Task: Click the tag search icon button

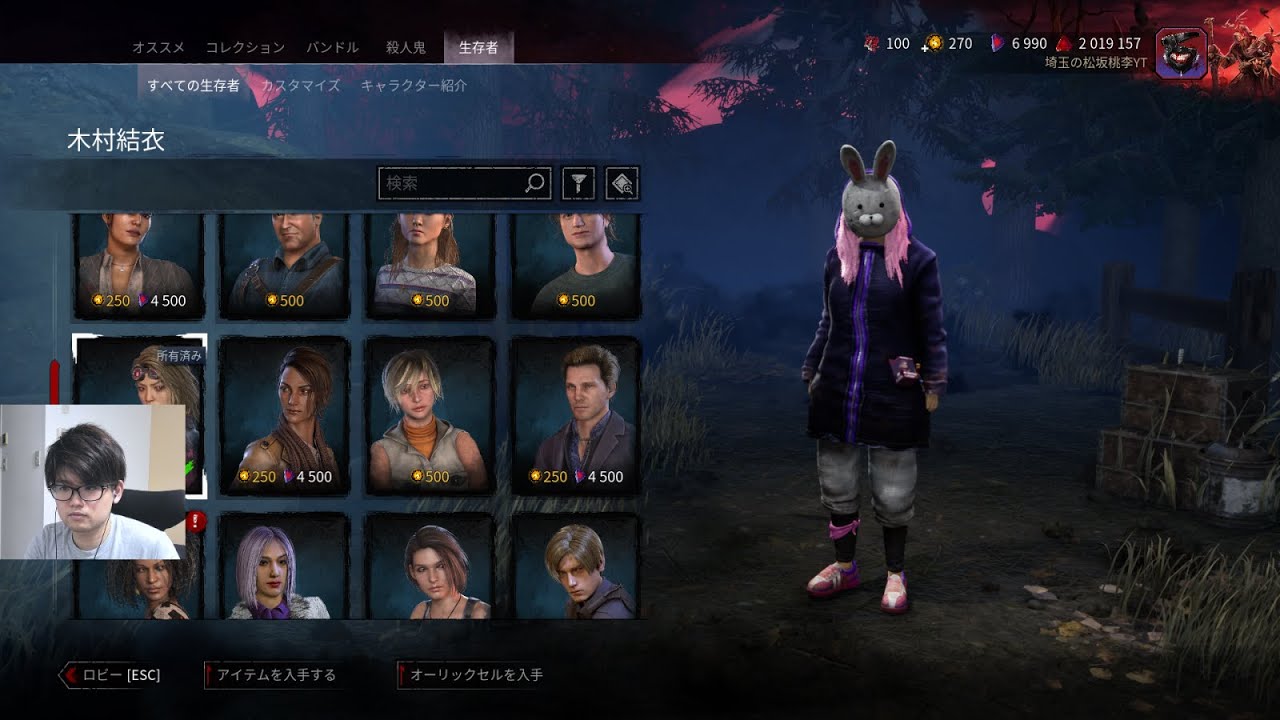Action: coord(622,183)
